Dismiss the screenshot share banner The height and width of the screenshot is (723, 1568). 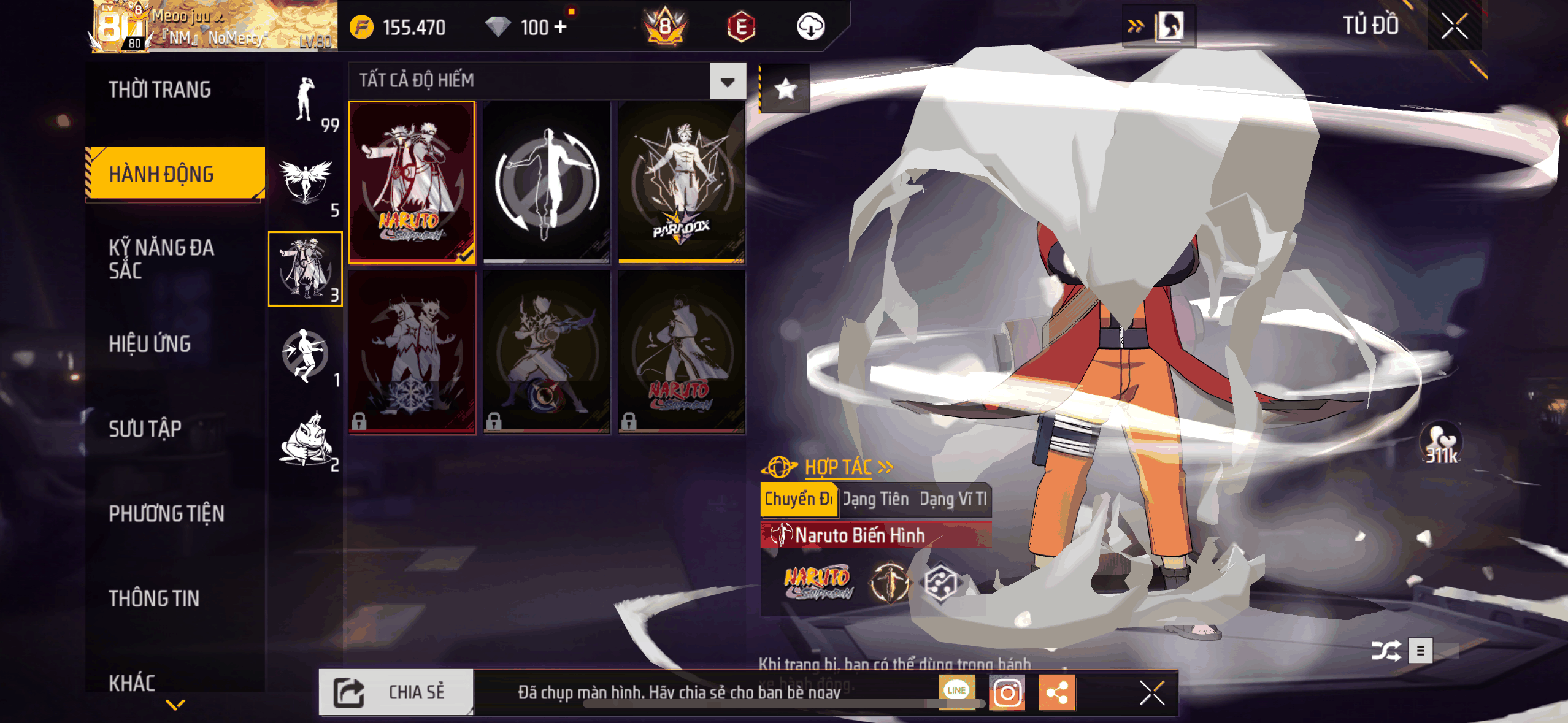(x=1151, y=693)
